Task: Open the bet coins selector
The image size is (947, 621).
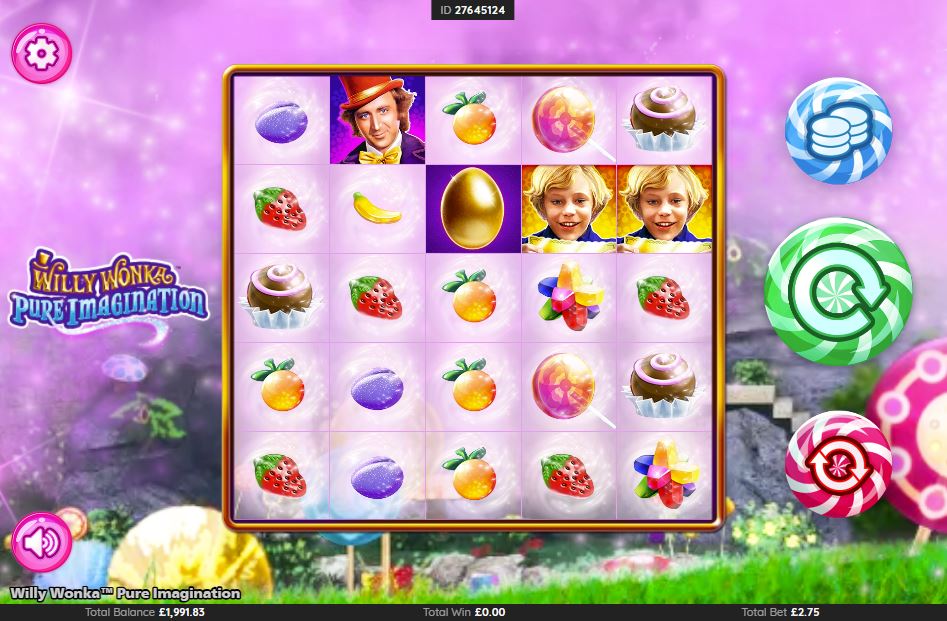Action: click(838, 131)
